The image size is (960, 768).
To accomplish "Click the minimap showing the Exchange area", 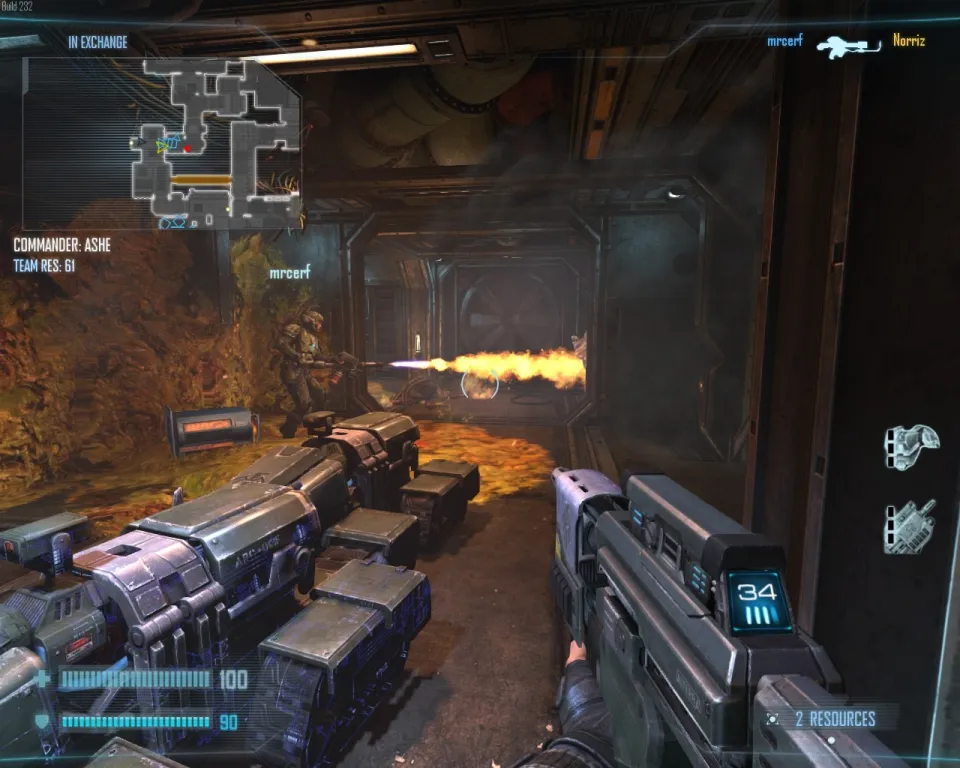I will [162, 142].
